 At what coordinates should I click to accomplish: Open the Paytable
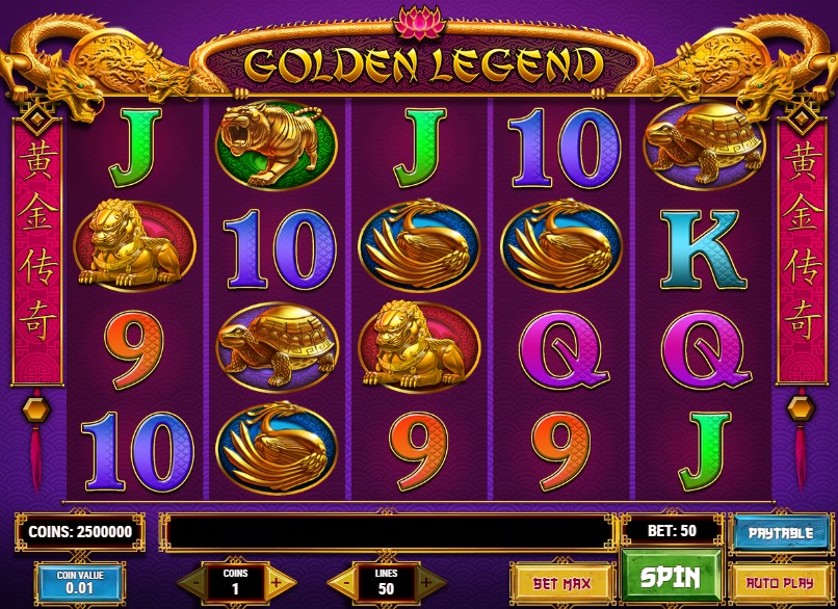pos(782,533)
